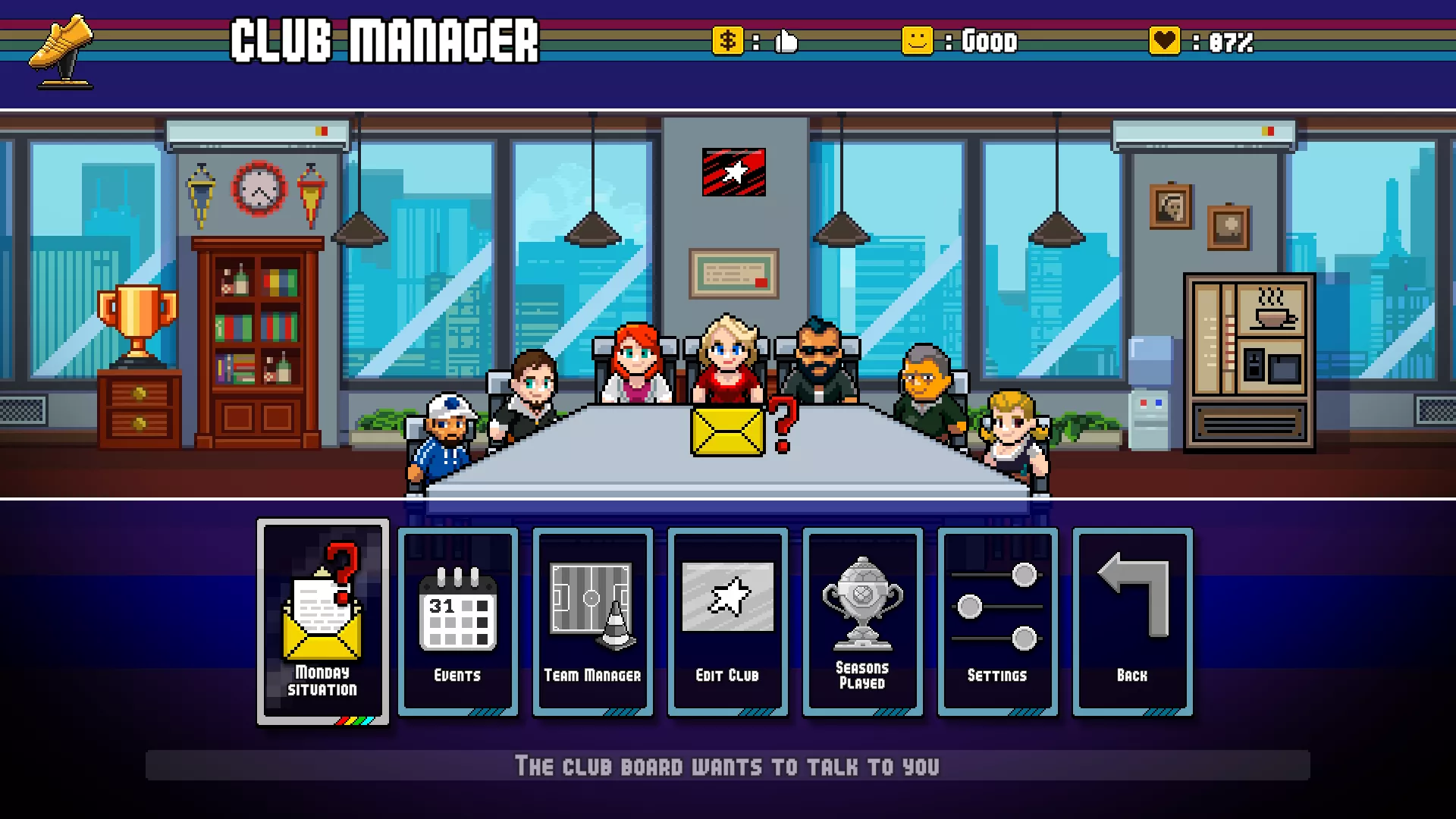View the Seasons Played trophy card
Image resolution: width=1456 pixels, height=819 pixels.
(x=863, y=622)
